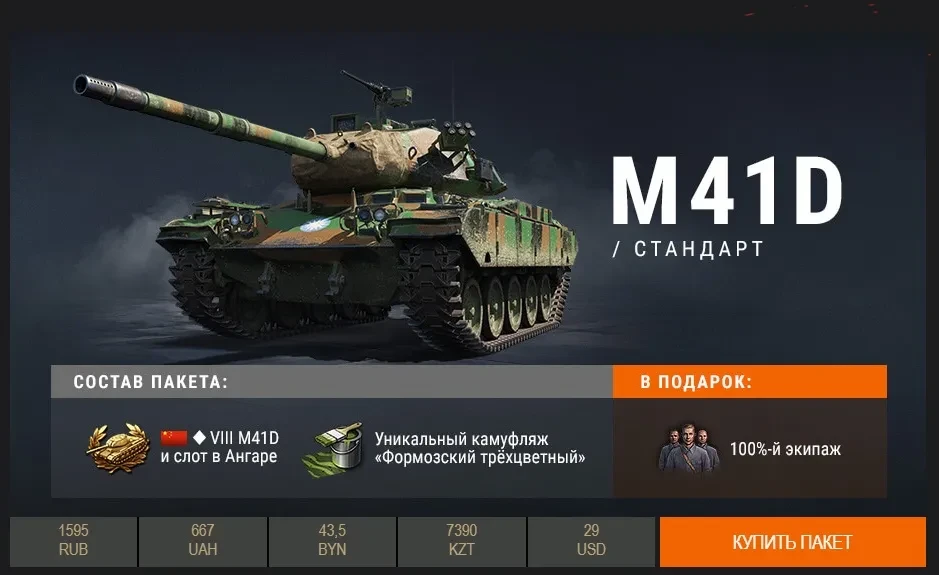Choose the 667 UAH price option
The image size is (939, 575).
pos(203,542)
